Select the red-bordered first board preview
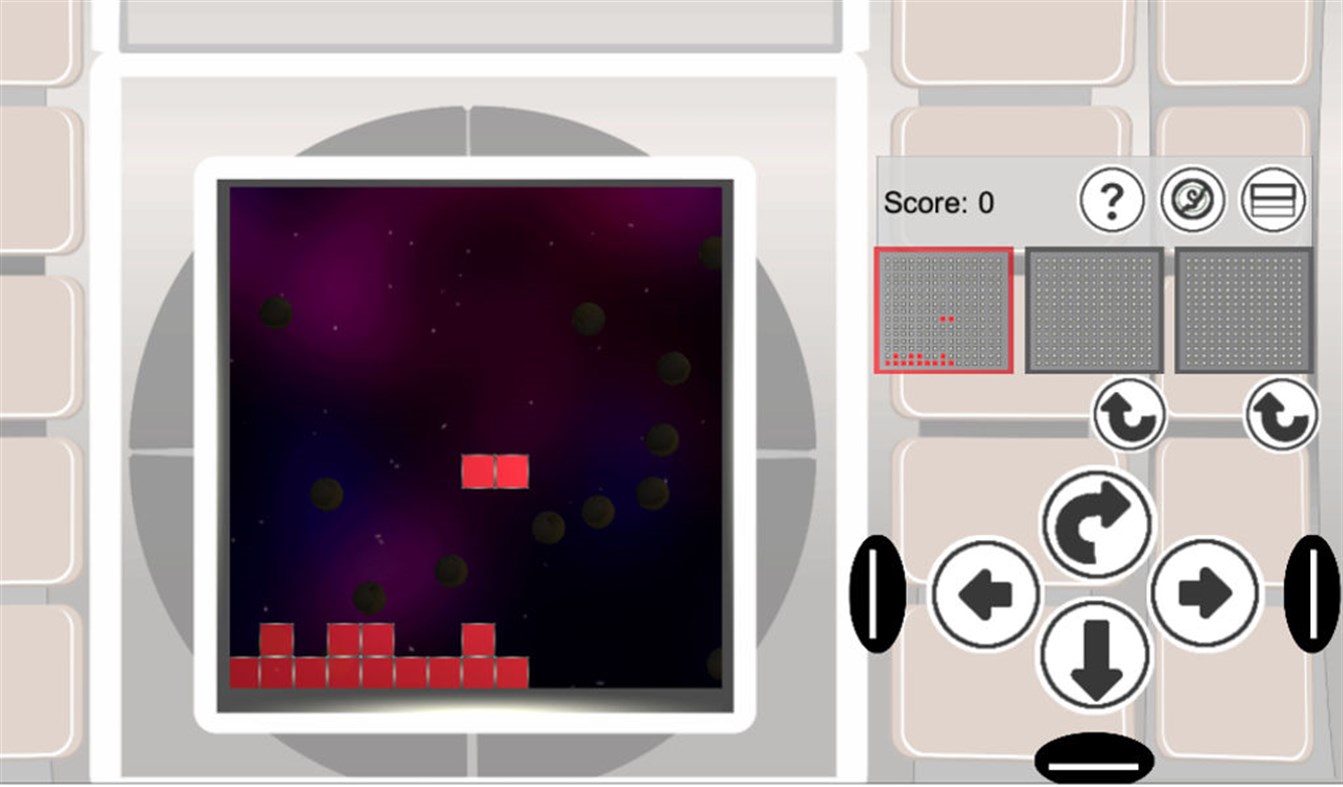 [x=945, y=310]
